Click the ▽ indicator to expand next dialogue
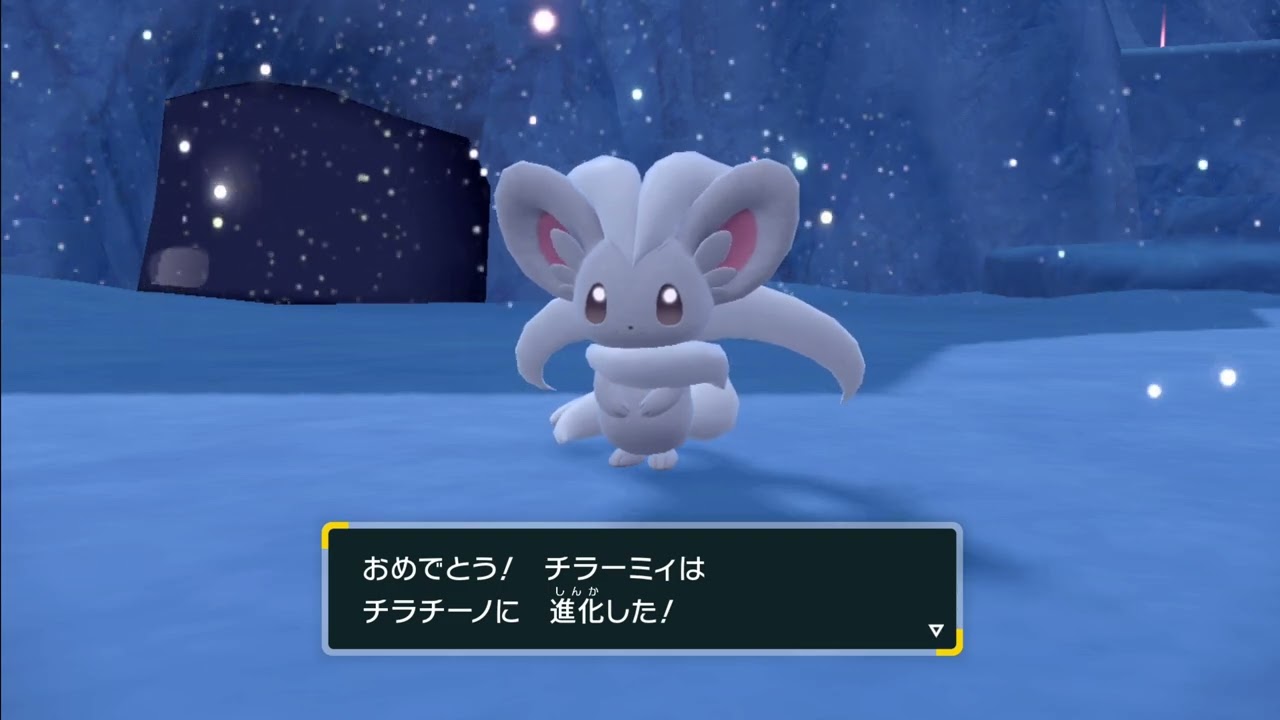This screenshot has width=1280, height=720. 935,630
